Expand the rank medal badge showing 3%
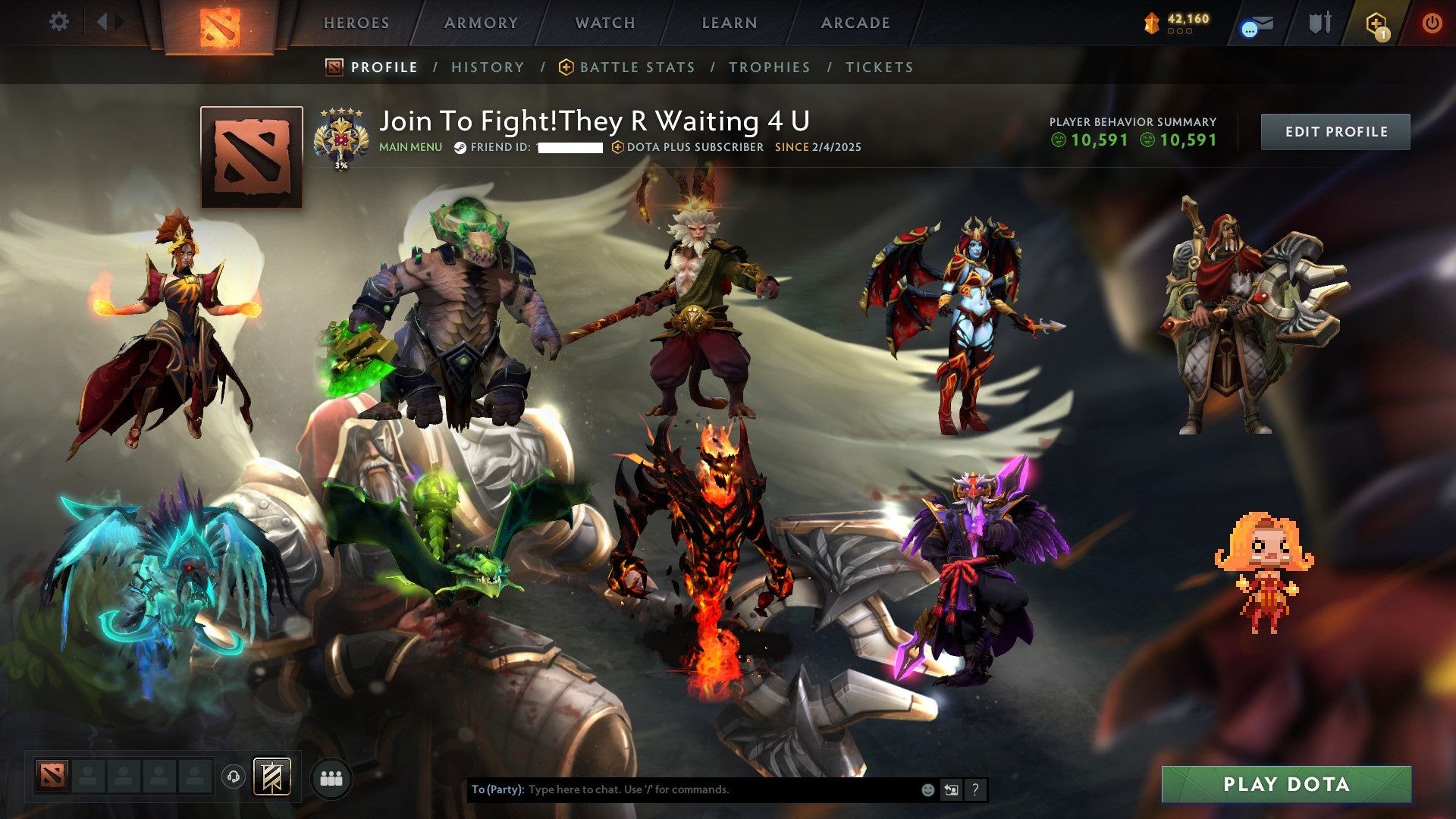Screen dimensions: 1456x819 point(342,136)
